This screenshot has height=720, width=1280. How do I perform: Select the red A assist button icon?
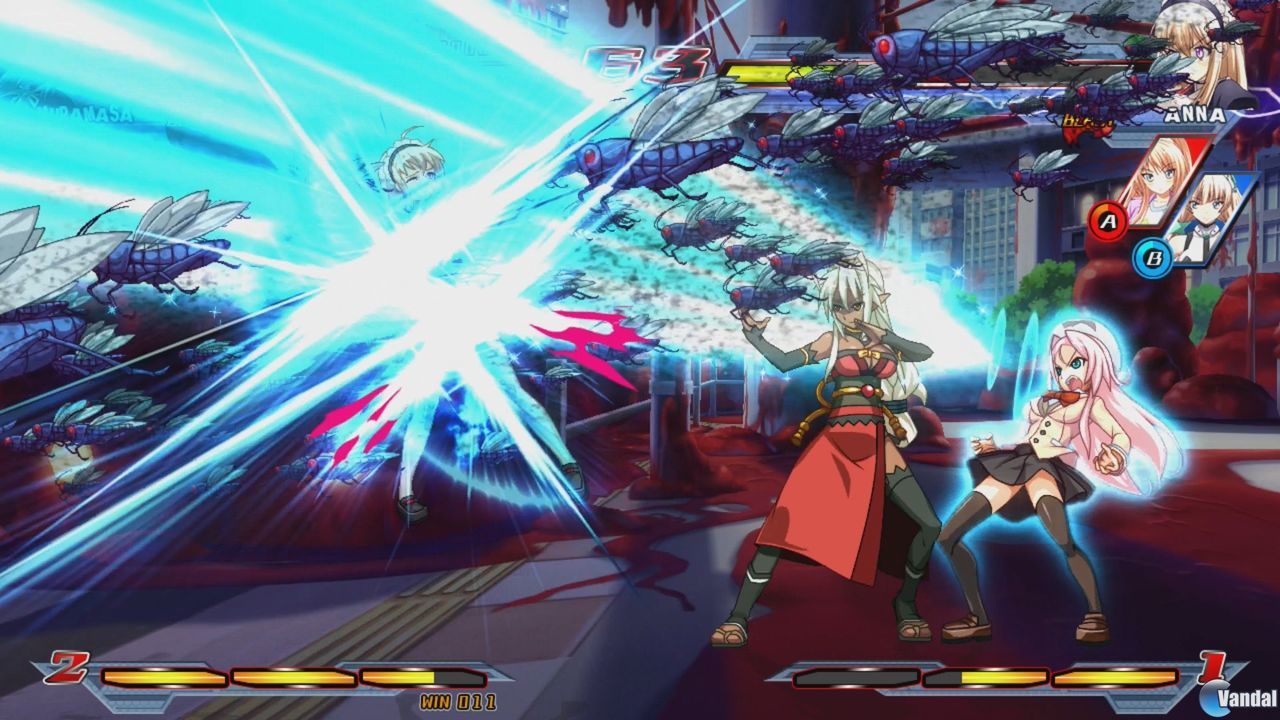1106,219
